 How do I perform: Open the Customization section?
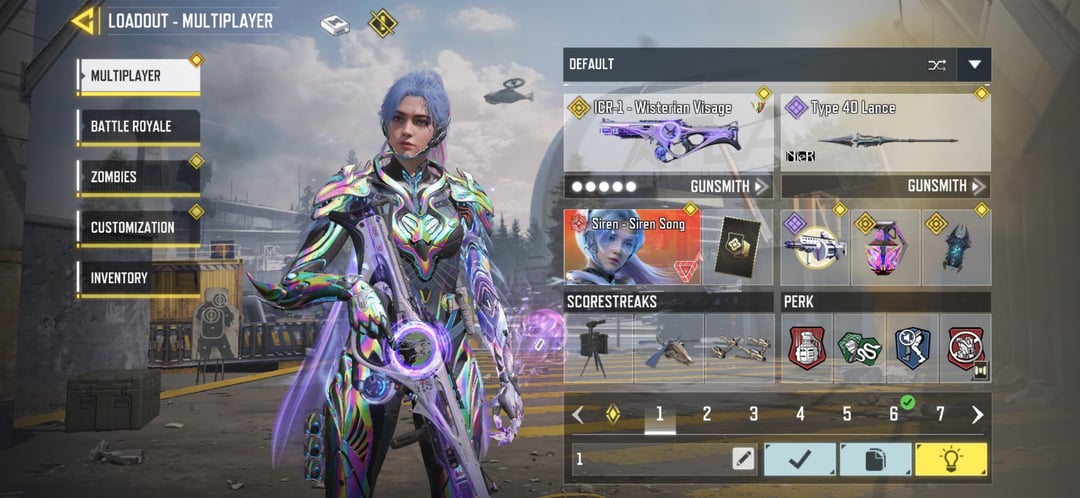click(139, 227)
